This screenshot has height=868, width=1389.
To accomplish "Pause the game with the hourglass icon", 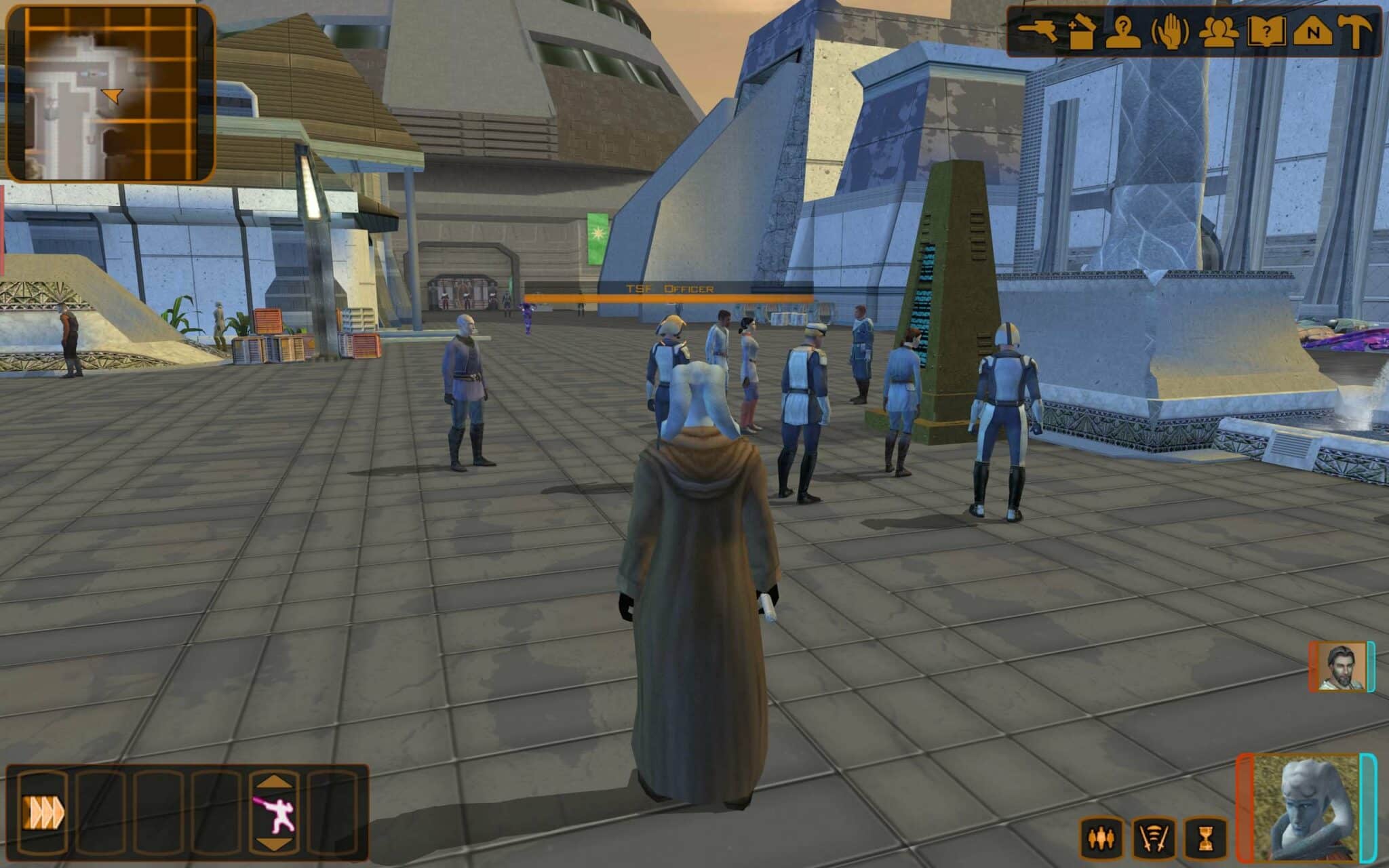I will [x=1206, y=839].
